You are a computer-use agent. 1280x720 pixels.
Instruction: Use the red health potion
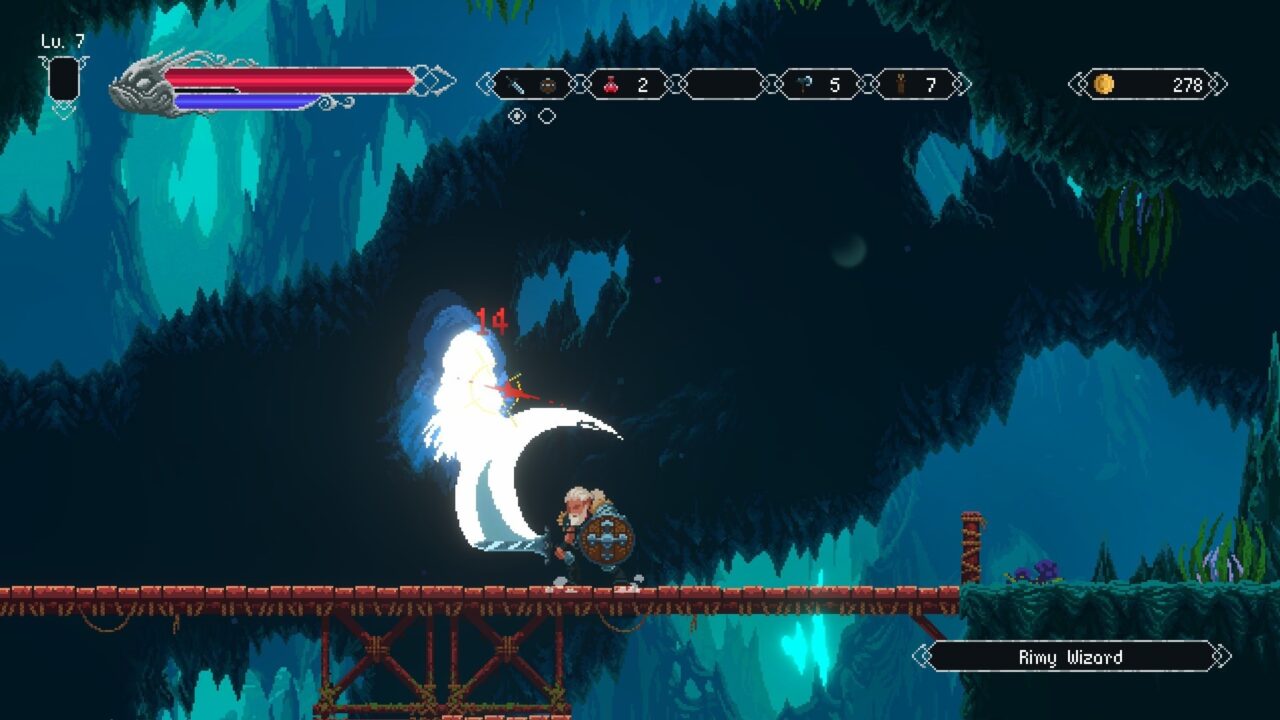(x=610, y=84)
